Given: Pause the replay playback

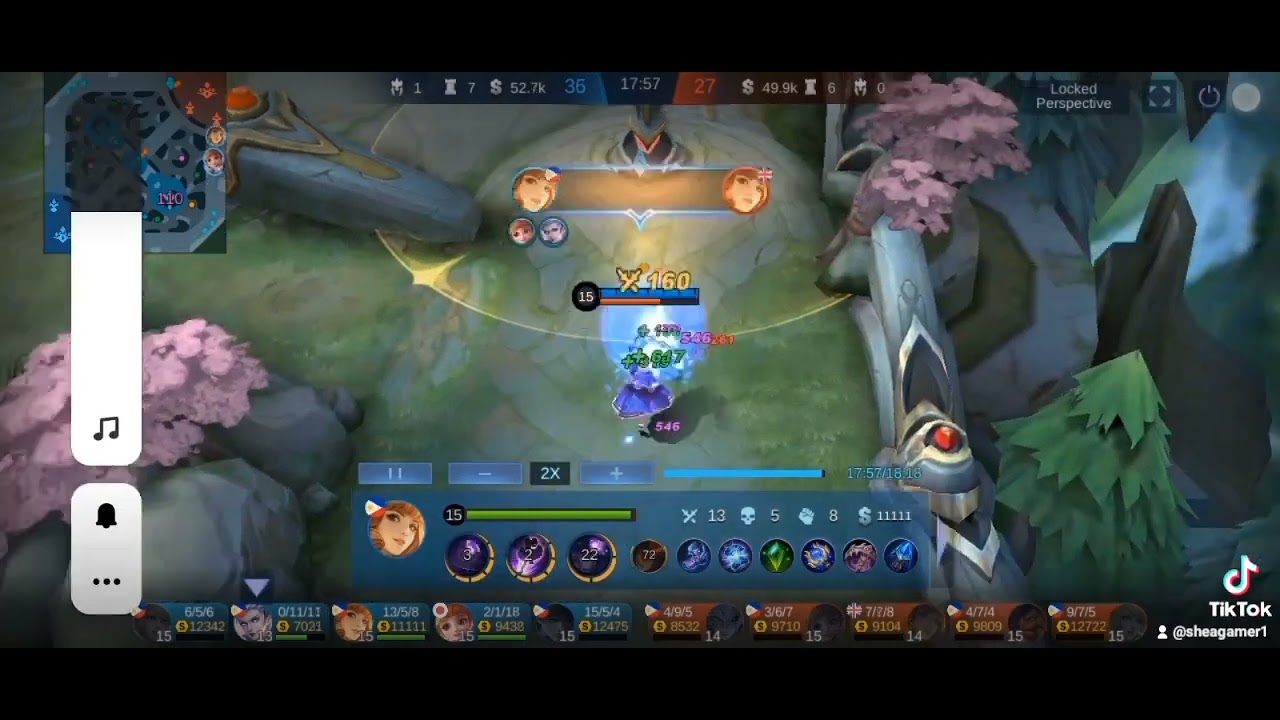Looking at the screenshot, I should click(x=395, y=473).
